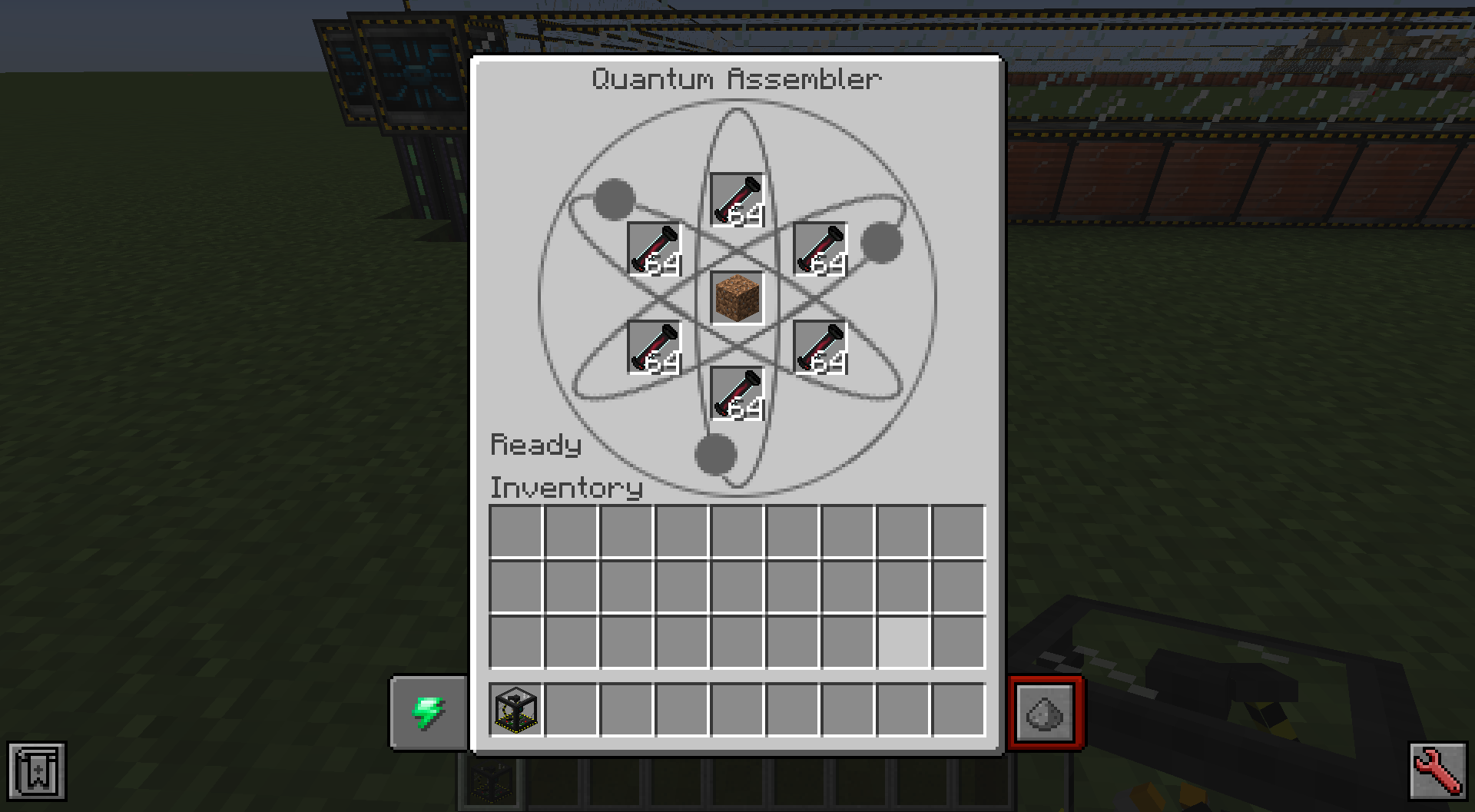Screen dimensions: 1475x812
Task: Click the Ready status text
Action: coord(536,444)
